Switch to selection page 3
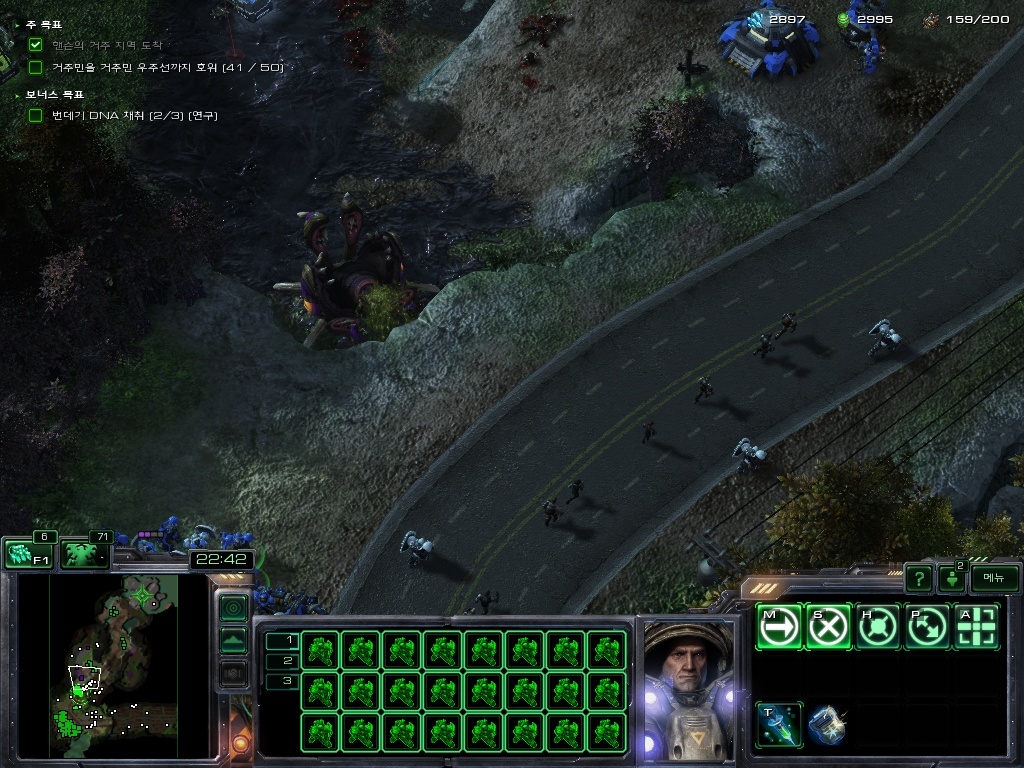Image resolution: width=1024 pixels, height=768 pixels. [283, 682]
